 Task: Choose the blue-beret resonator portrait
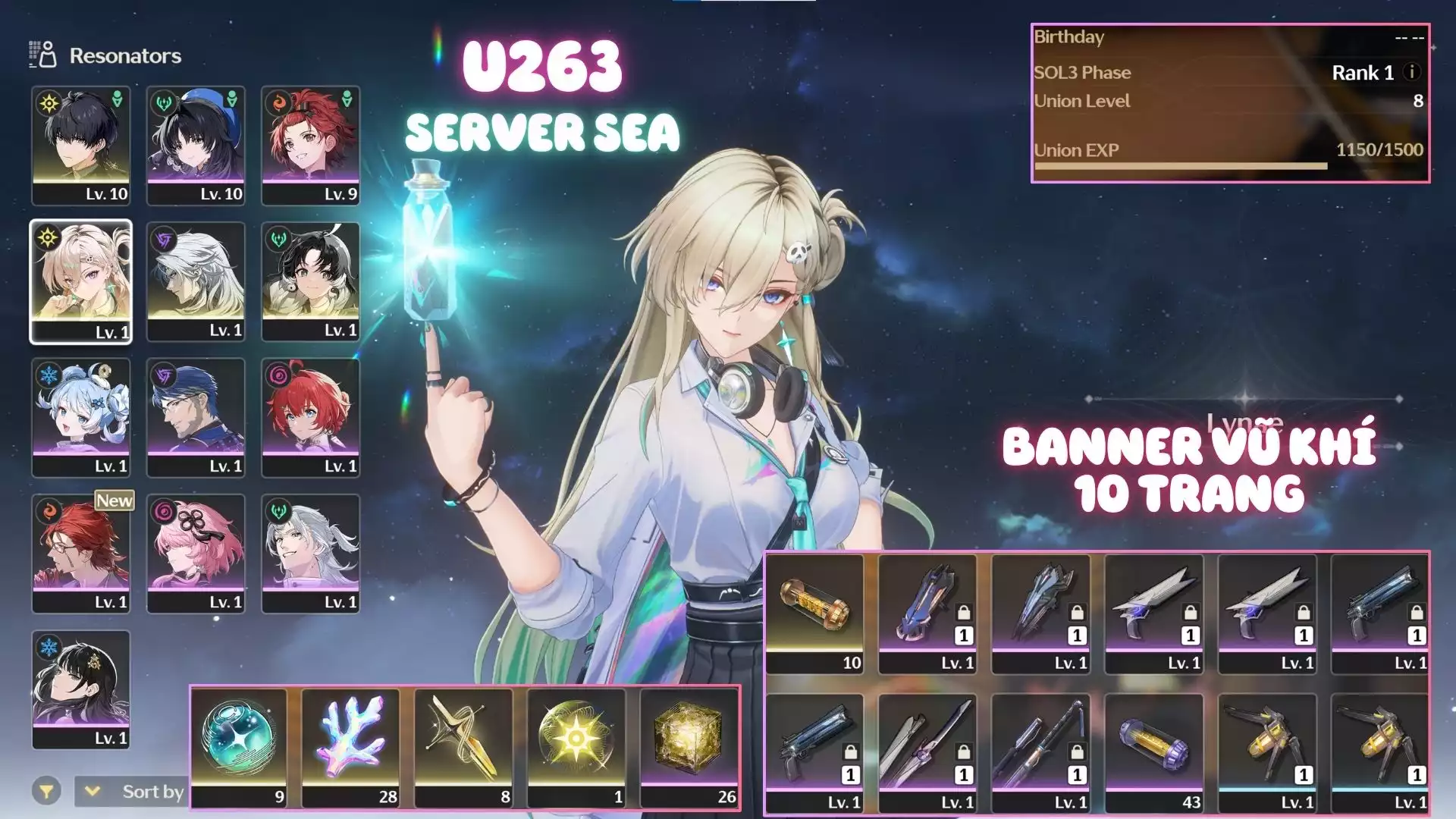tap(196, 144)
